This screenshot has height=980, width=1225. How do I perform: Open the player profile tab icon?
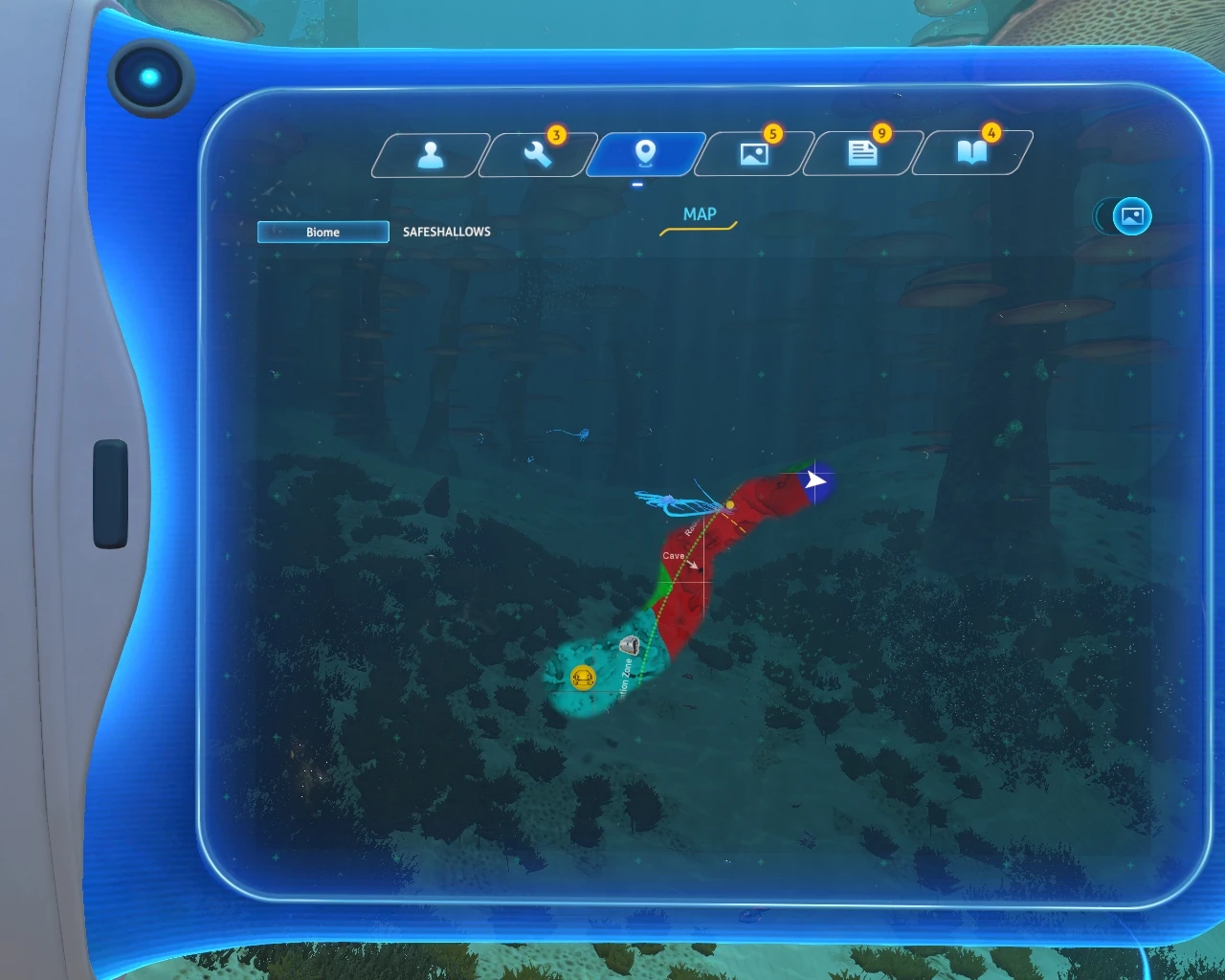pyautogui.click(x=432, y=153)
